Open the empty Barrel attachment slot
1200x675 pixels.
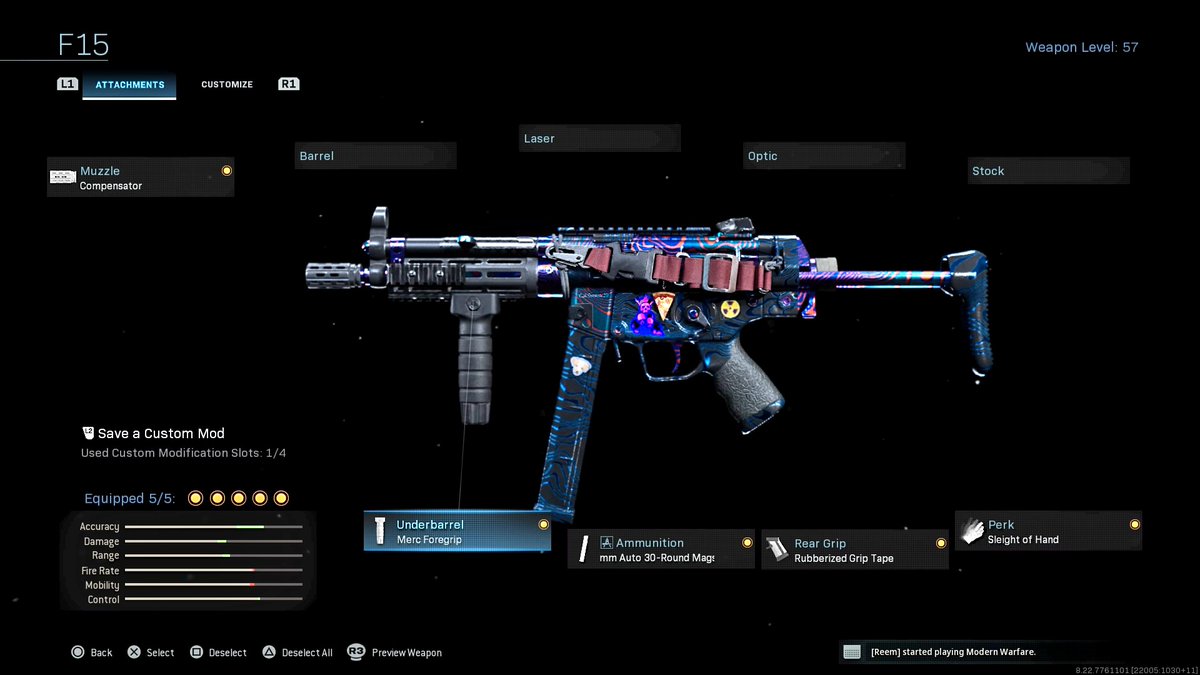[x=376, y=156]
